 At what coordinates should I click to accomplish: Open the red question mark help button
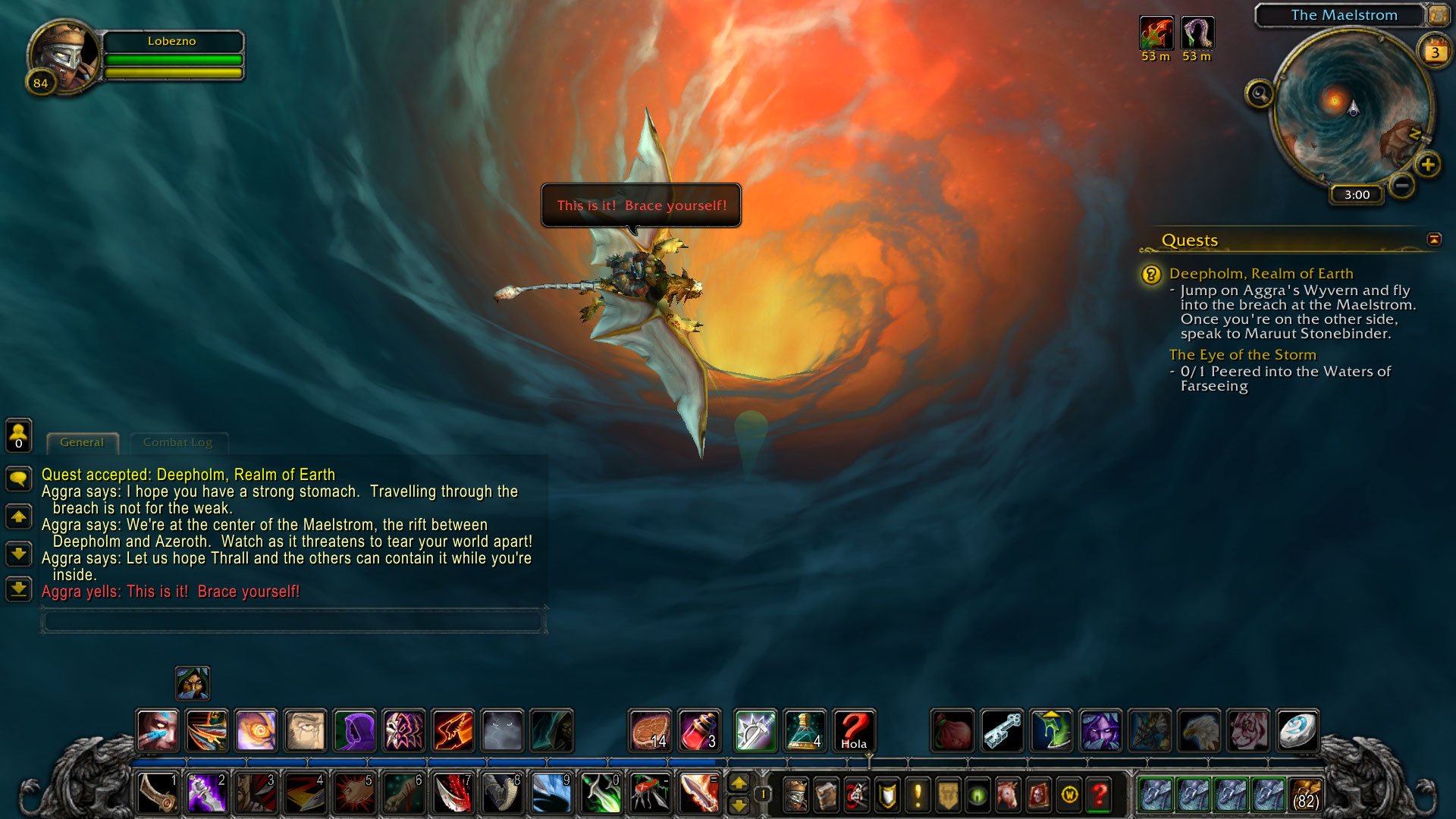(x=1100, y=794)
